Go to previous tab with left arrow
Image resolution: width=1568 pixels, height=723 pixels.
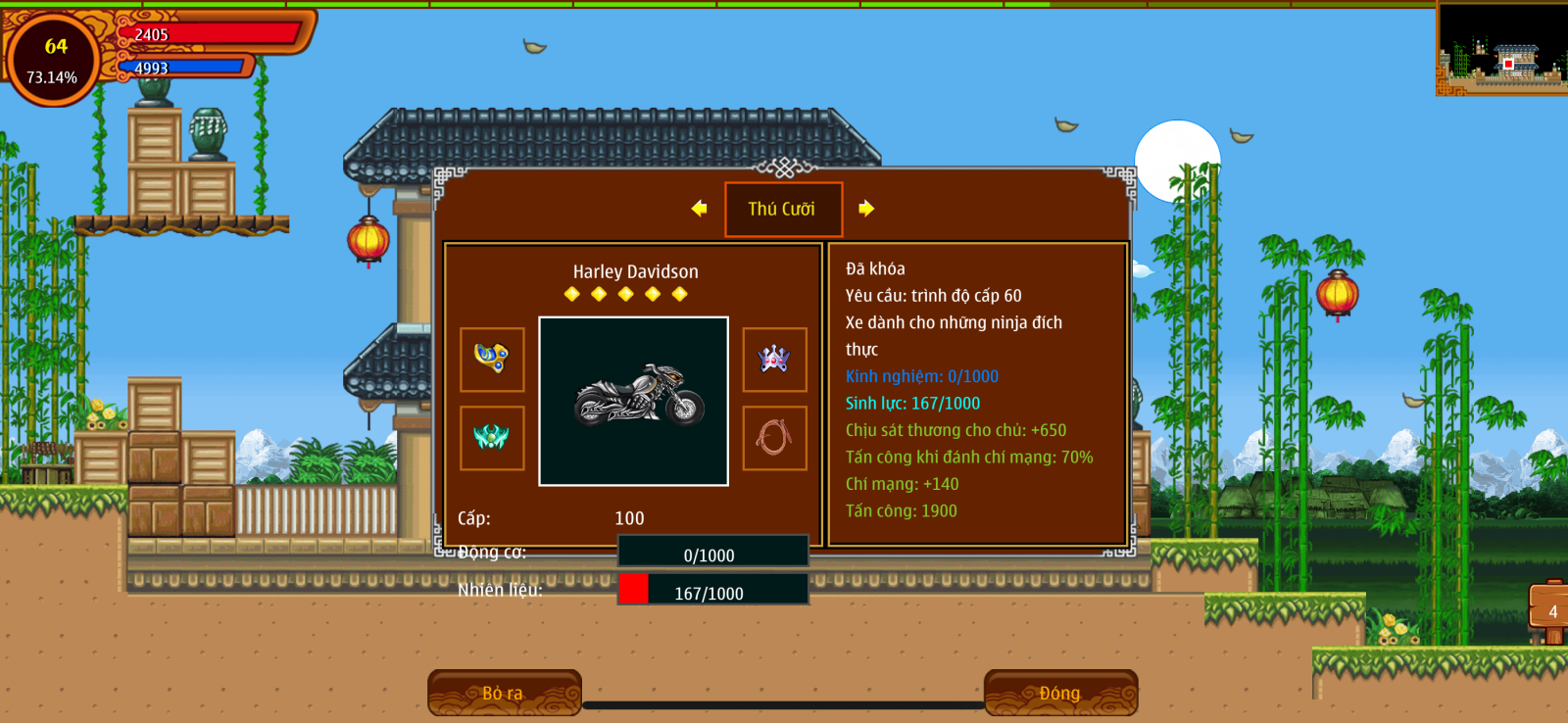(699, 208)
